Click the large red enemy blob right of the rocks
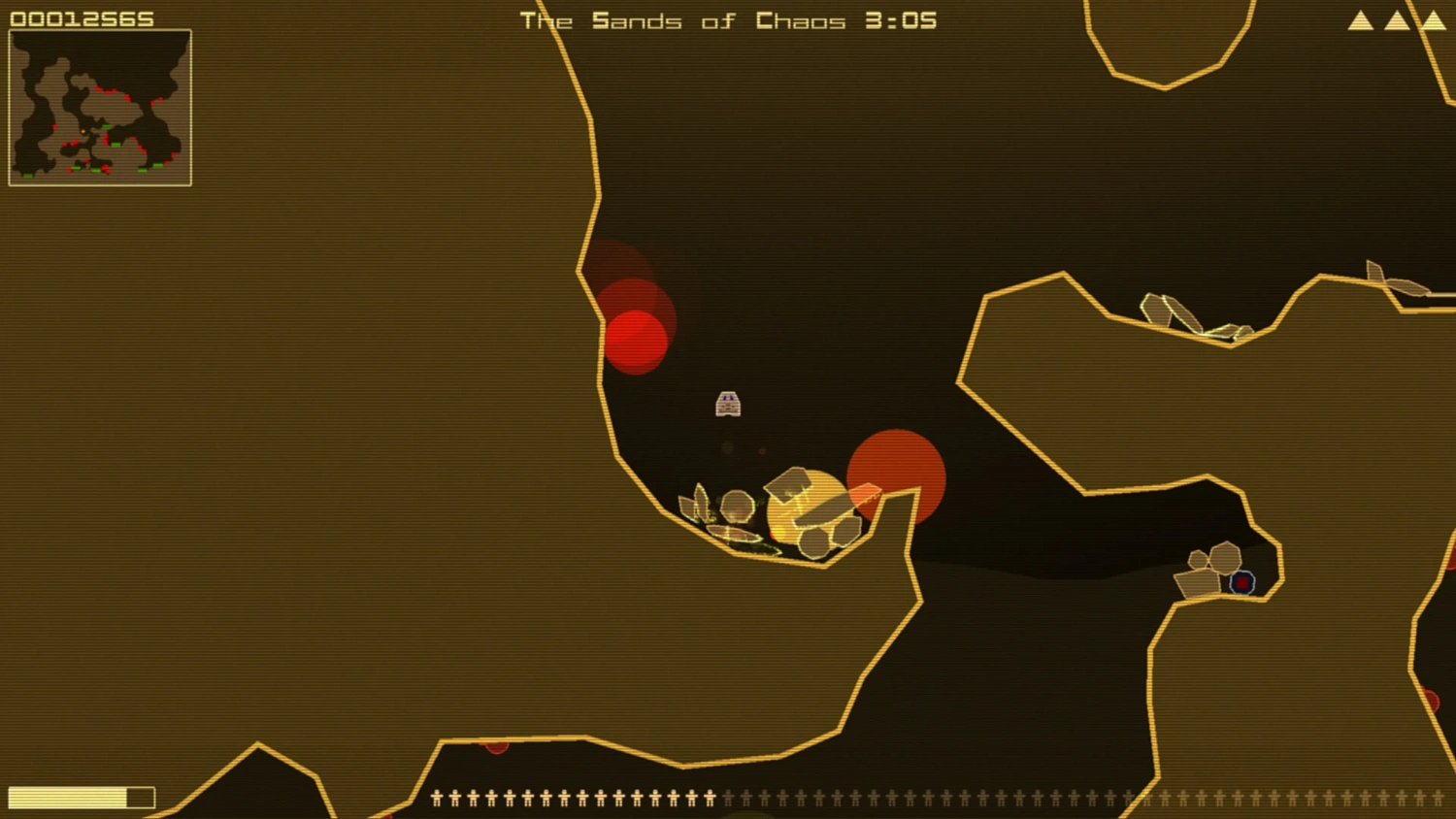Screen dimensions: 1456x819 [898, 475]
